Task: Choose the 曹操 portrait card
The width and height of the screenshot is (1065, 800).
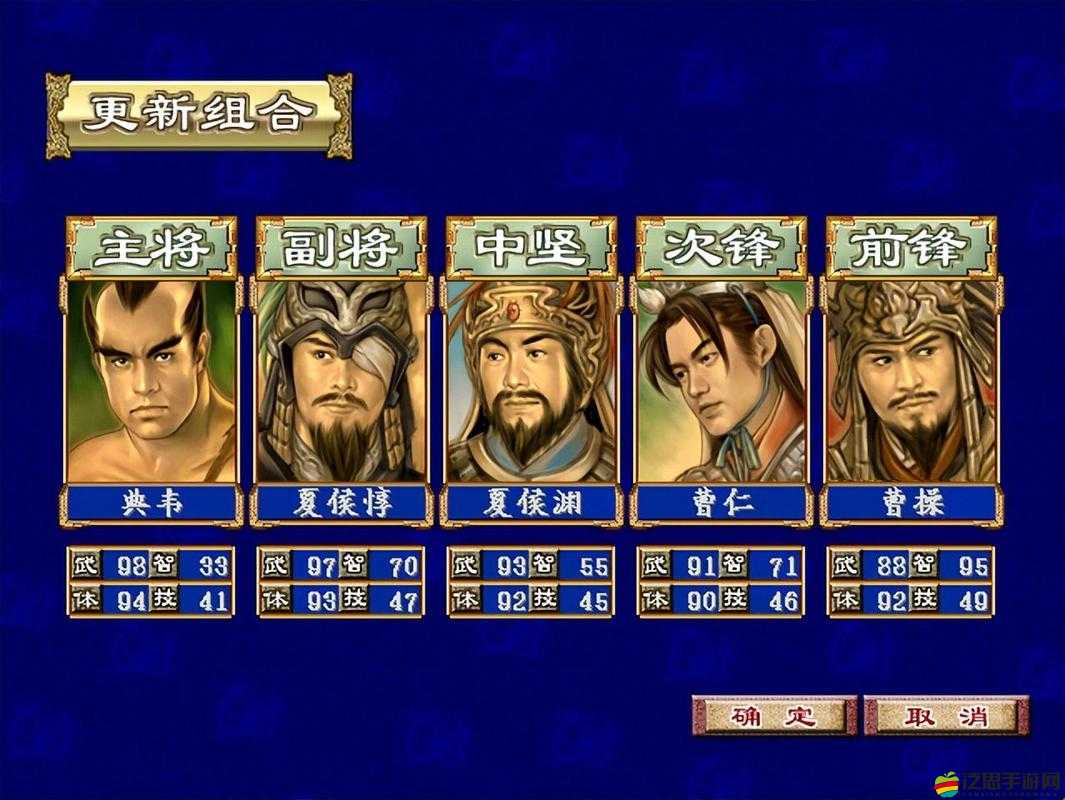Action: (x=911, y=382)
